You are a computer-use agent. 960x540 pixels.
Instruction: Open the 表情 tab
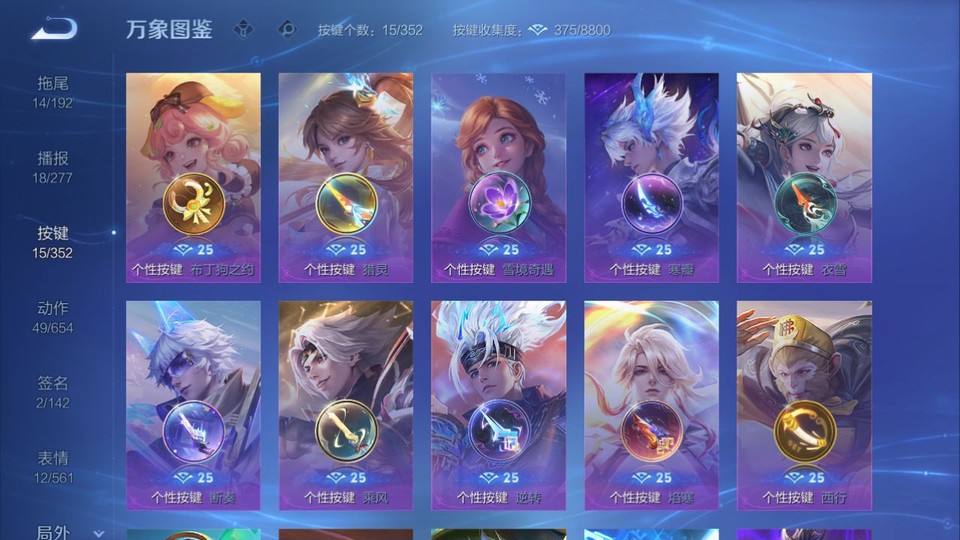pos(53,466)
